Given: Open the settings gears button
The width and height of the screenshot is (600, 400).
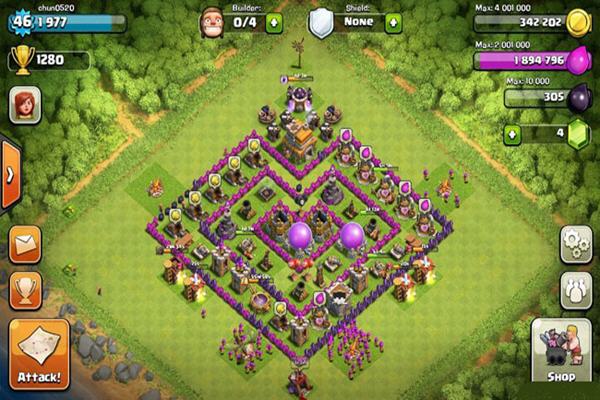Looking at the screenshot, I should click(576, 244).
